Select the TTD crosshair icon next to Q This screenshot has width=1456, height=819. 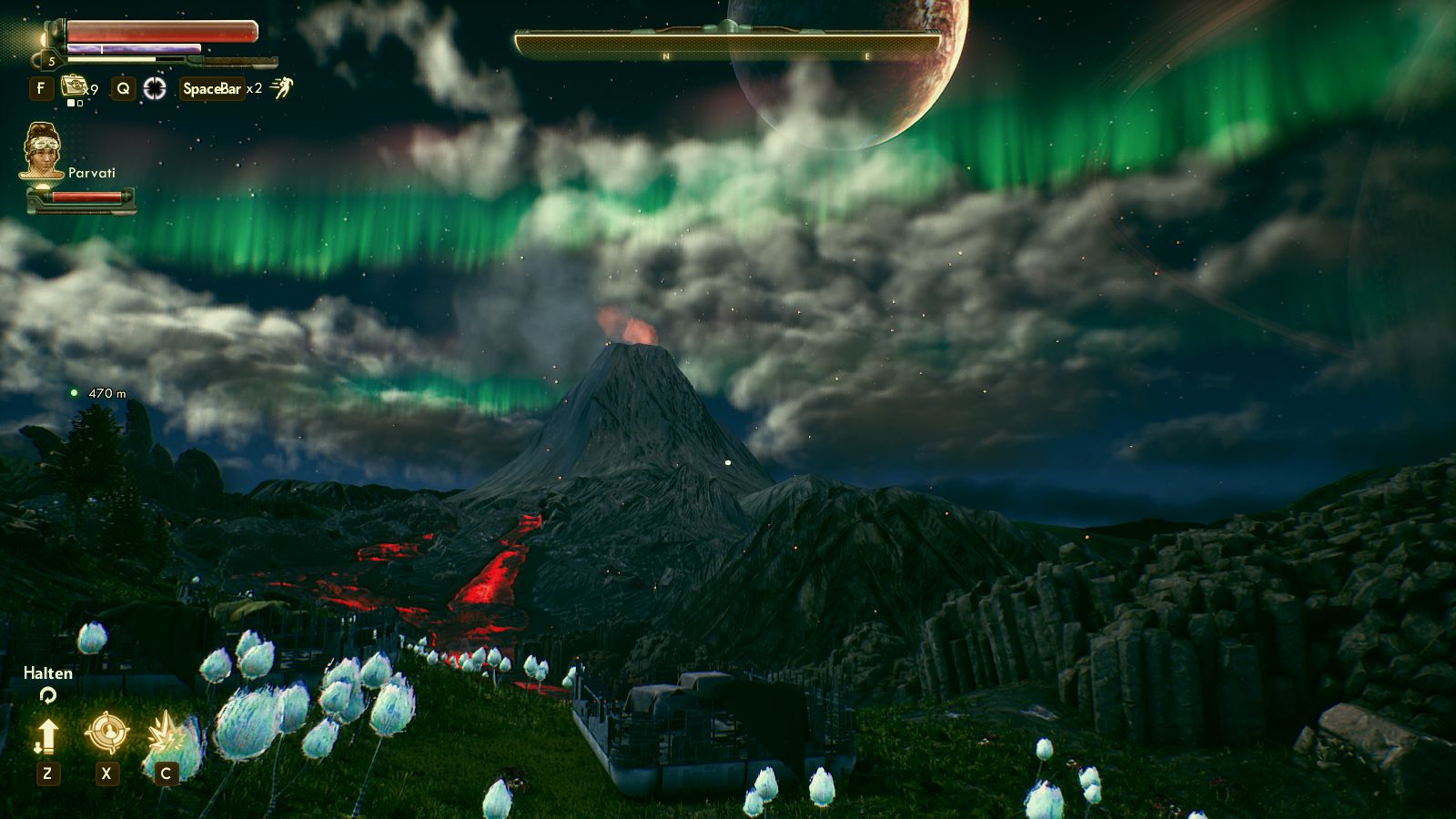156,88
